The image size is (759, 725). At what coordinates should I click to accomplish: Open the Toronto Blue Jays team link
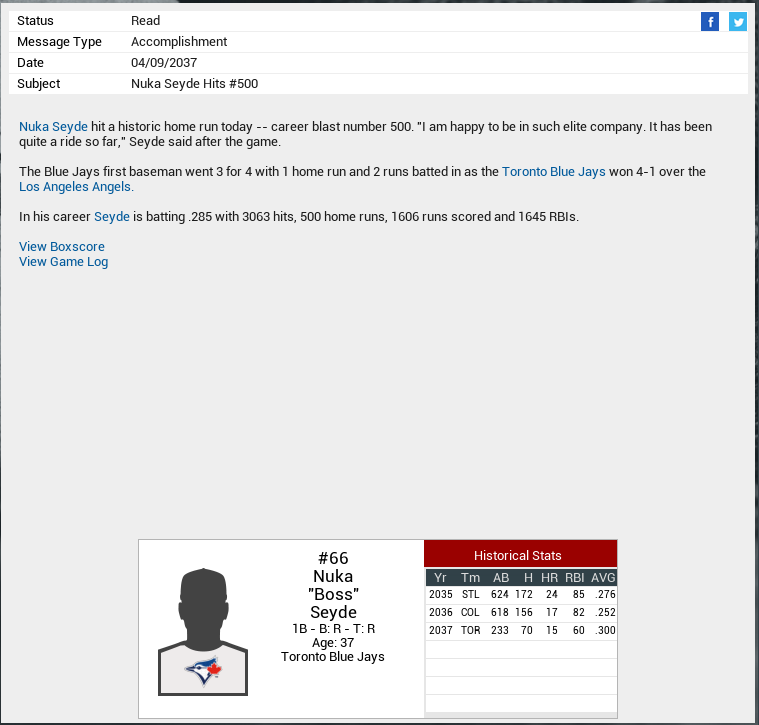553,172
